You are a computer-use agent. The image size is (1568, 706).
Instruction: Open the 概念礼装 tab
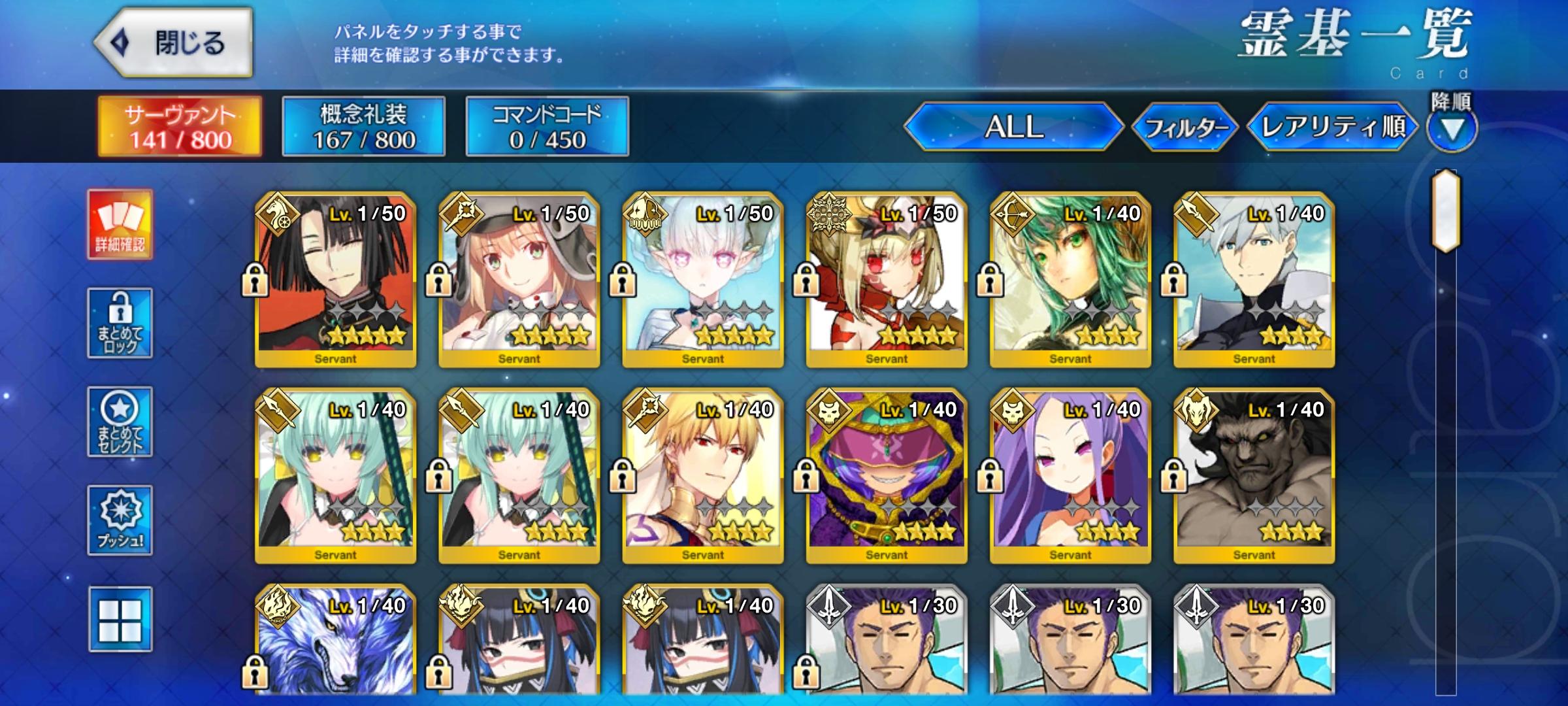(363, 127)
